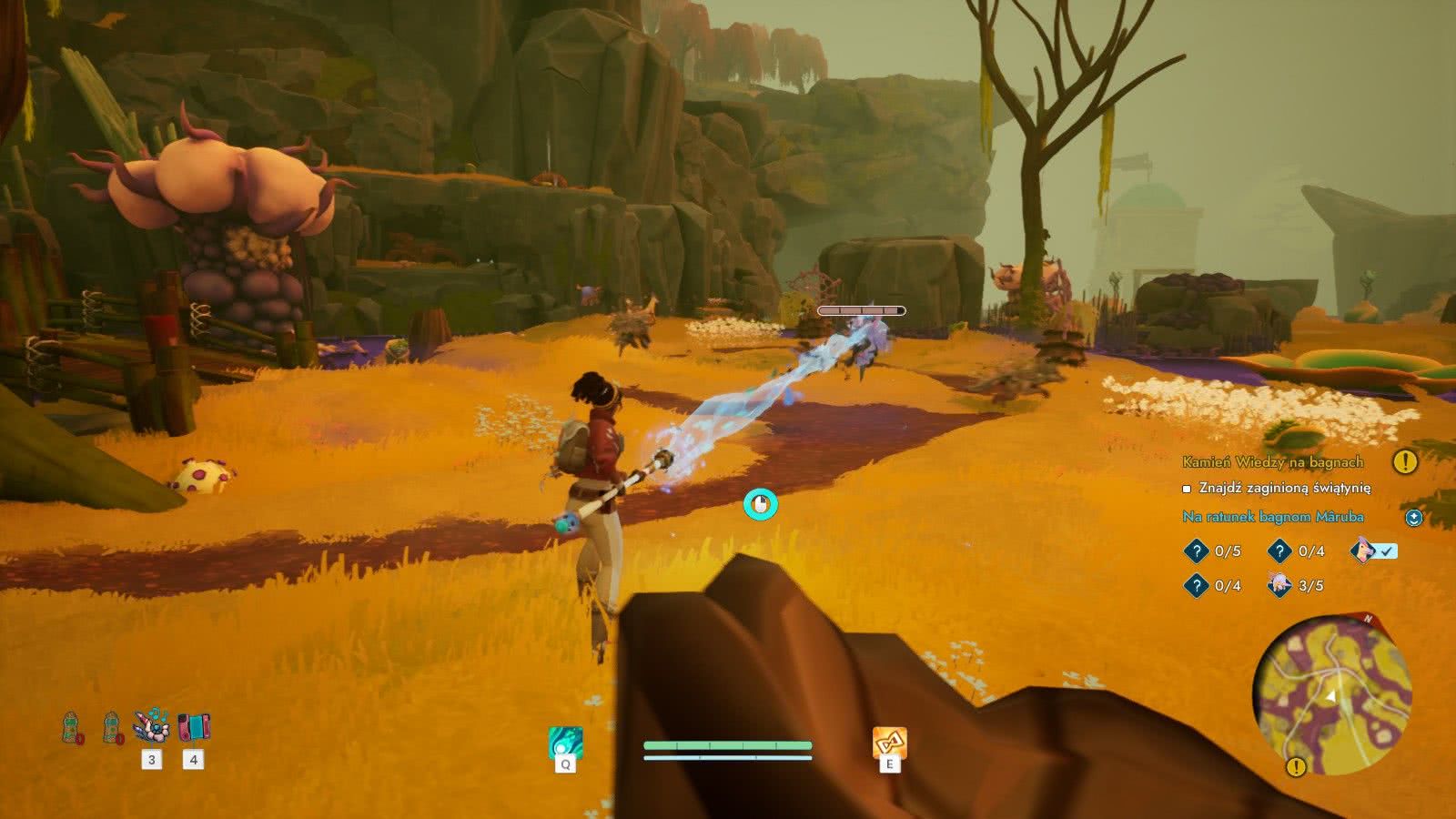Click the first question-mark objective diamond showing 0/5
This screenshot has width=1456, height=819.
pos(1198,551)
